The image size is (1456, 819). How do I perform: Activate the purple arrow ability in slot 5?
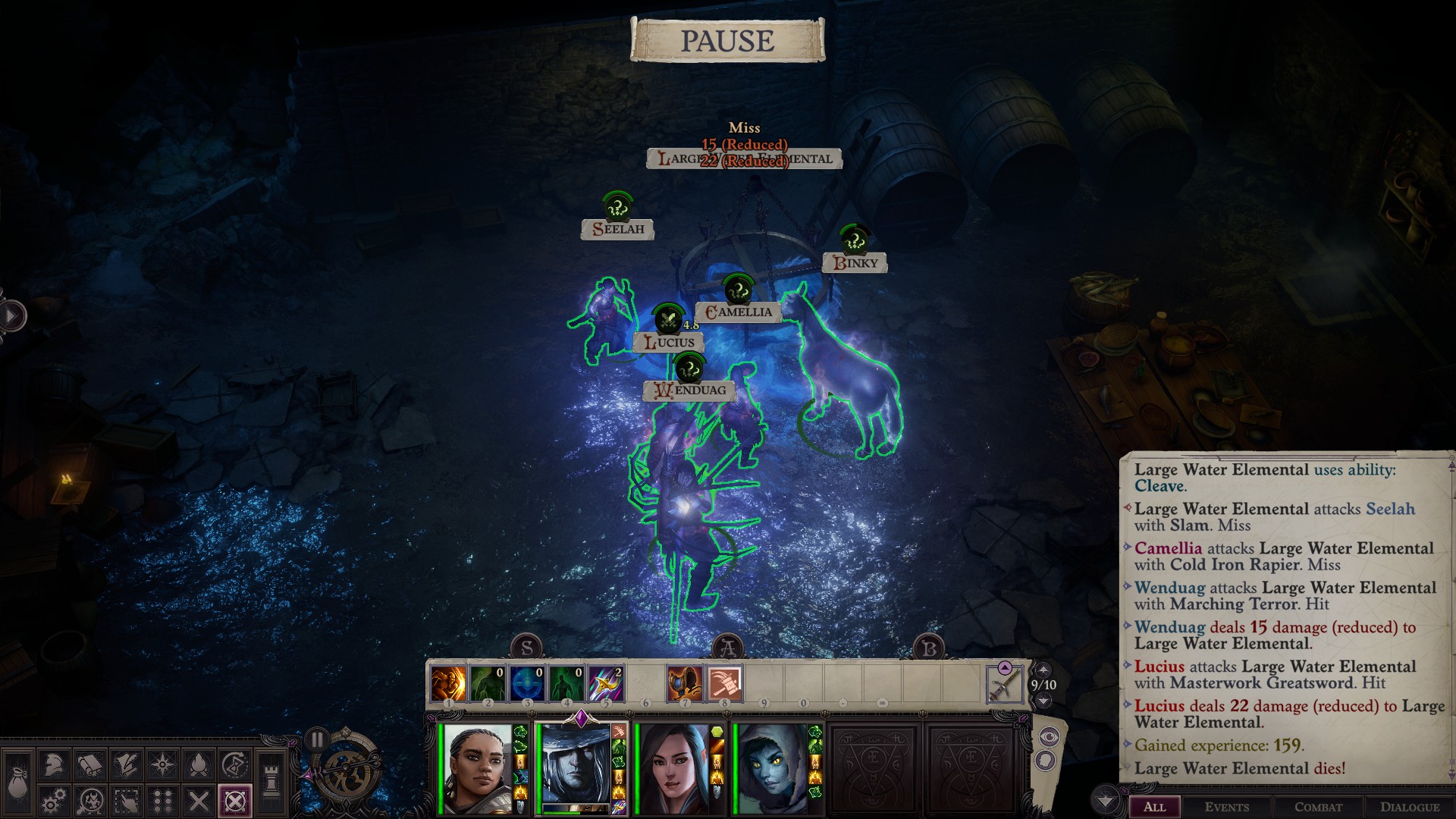pyautogui.click(x=606, y=683)
